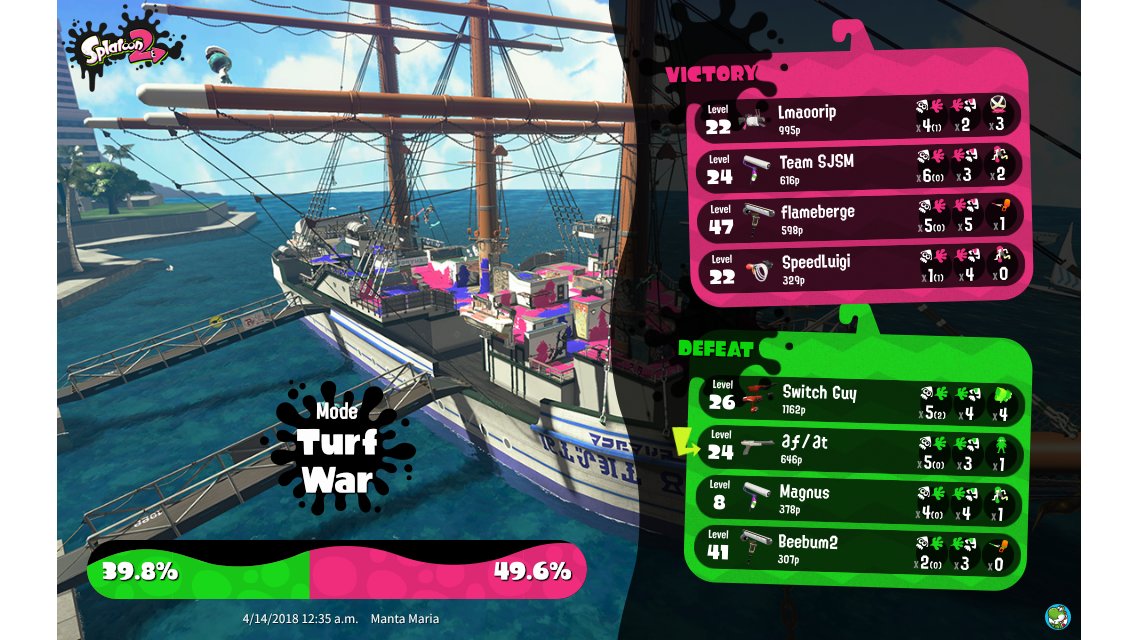This screenshot has height=640, width=1138.
Task: Select Beebum2's result row
Action: [x=860, y=550]
